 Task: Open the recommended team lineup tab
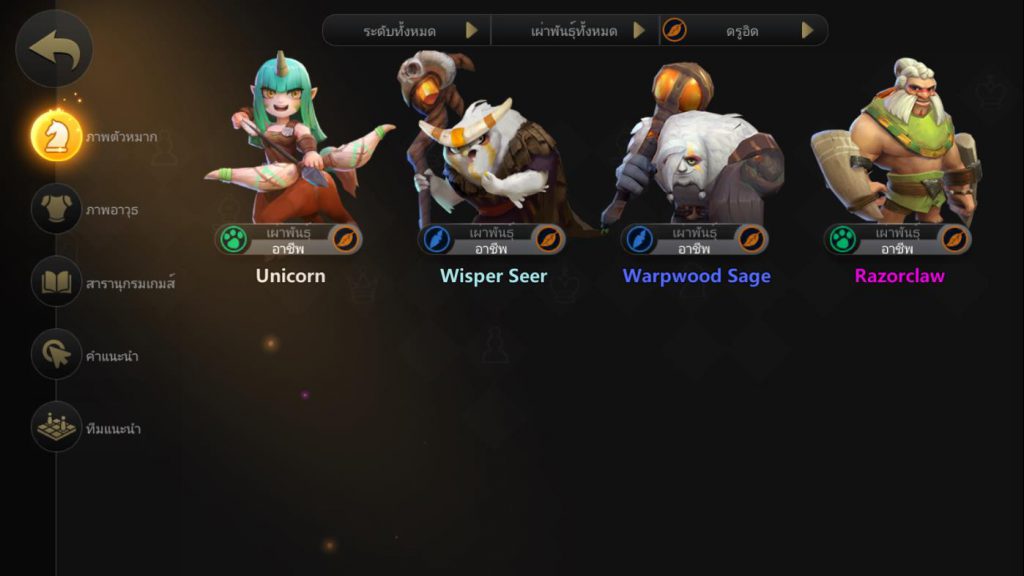click(x=56, y=427)
